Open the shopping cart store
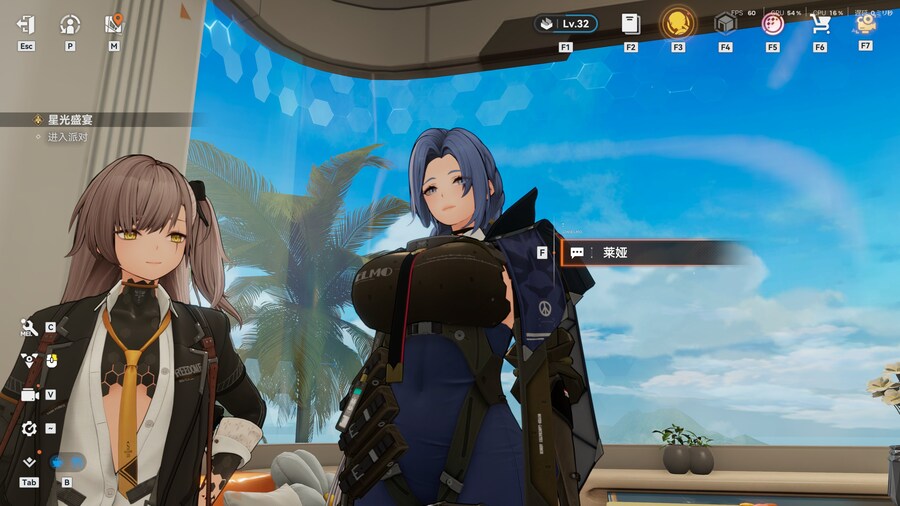This screenshot has height=506, width=900. coord(820,24)
